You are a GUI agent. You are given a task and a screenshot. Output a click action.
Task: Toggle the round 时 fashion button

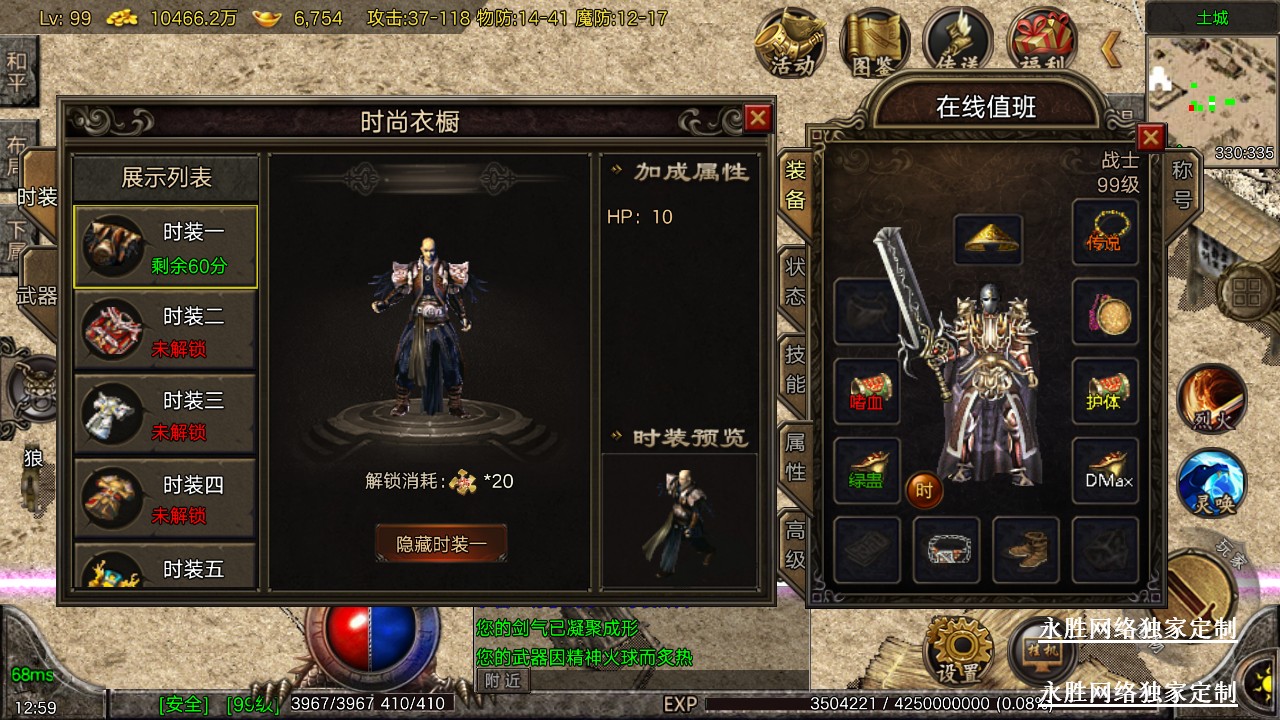[924, 490]
